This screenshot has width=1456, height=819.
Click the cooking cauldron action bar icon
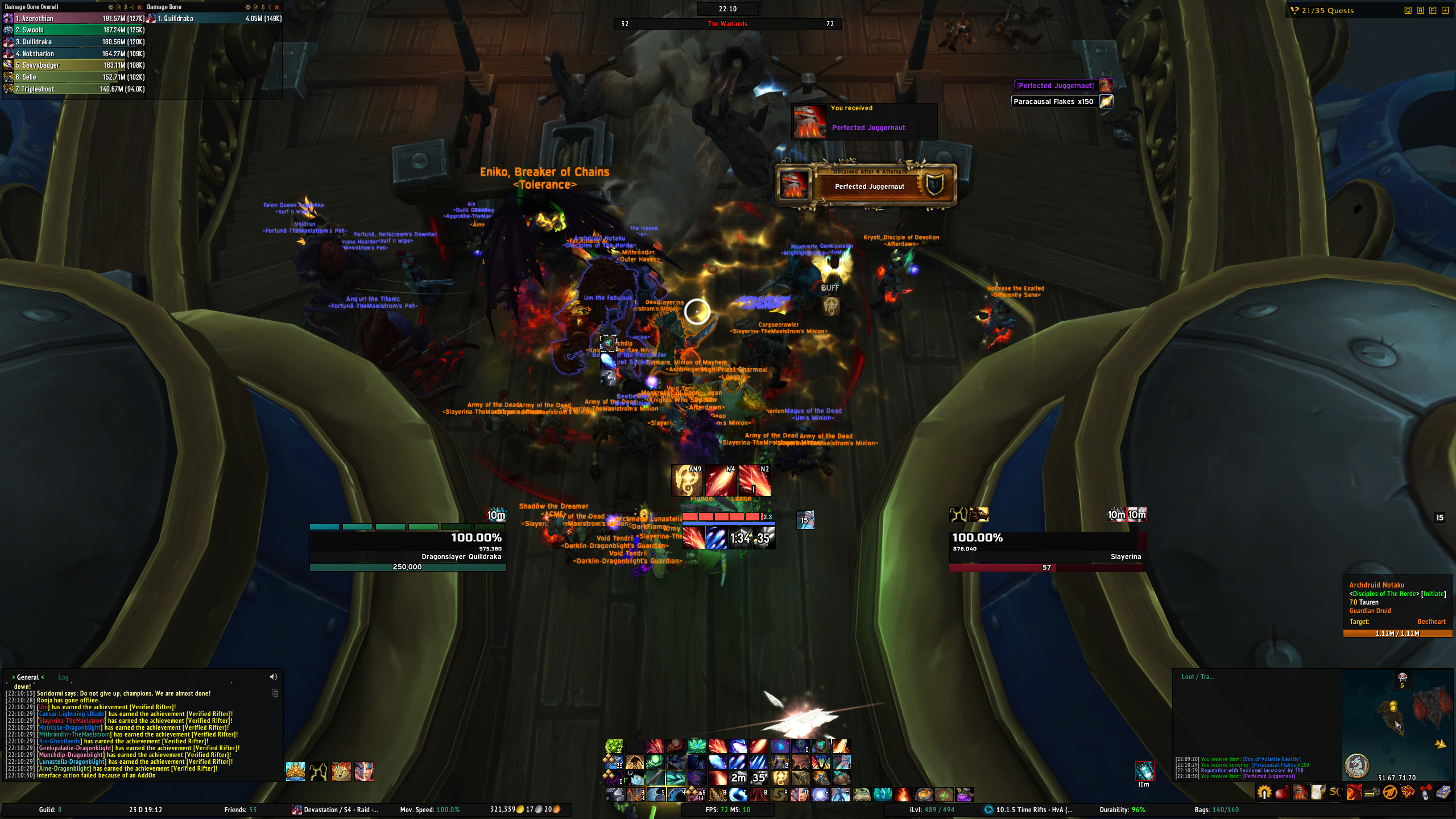pyautogui.click(x=924, y=795)
